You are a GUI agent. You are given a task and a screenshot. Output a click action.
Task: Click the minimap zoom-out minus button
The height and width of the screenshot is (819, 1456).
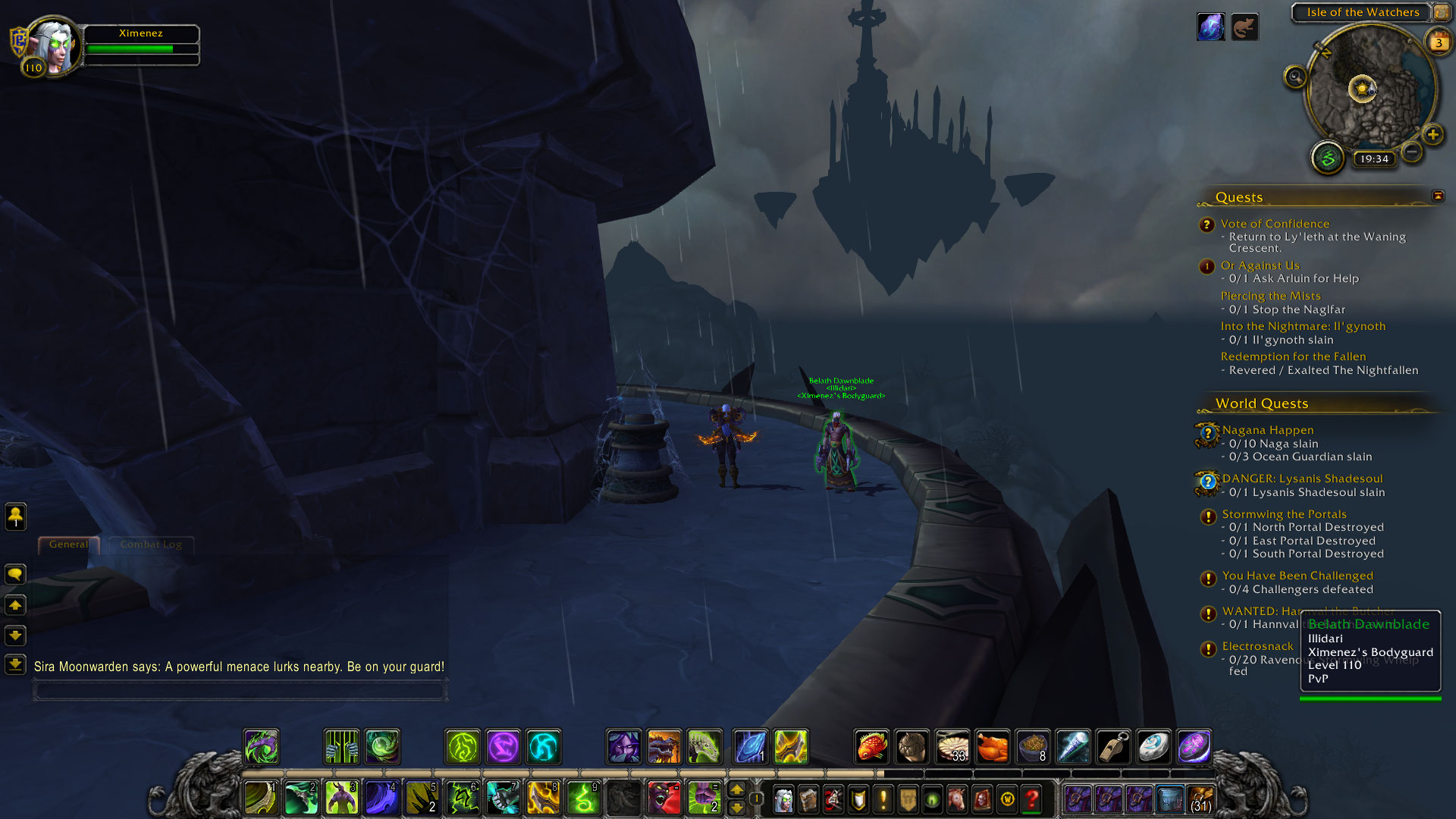1411,152
